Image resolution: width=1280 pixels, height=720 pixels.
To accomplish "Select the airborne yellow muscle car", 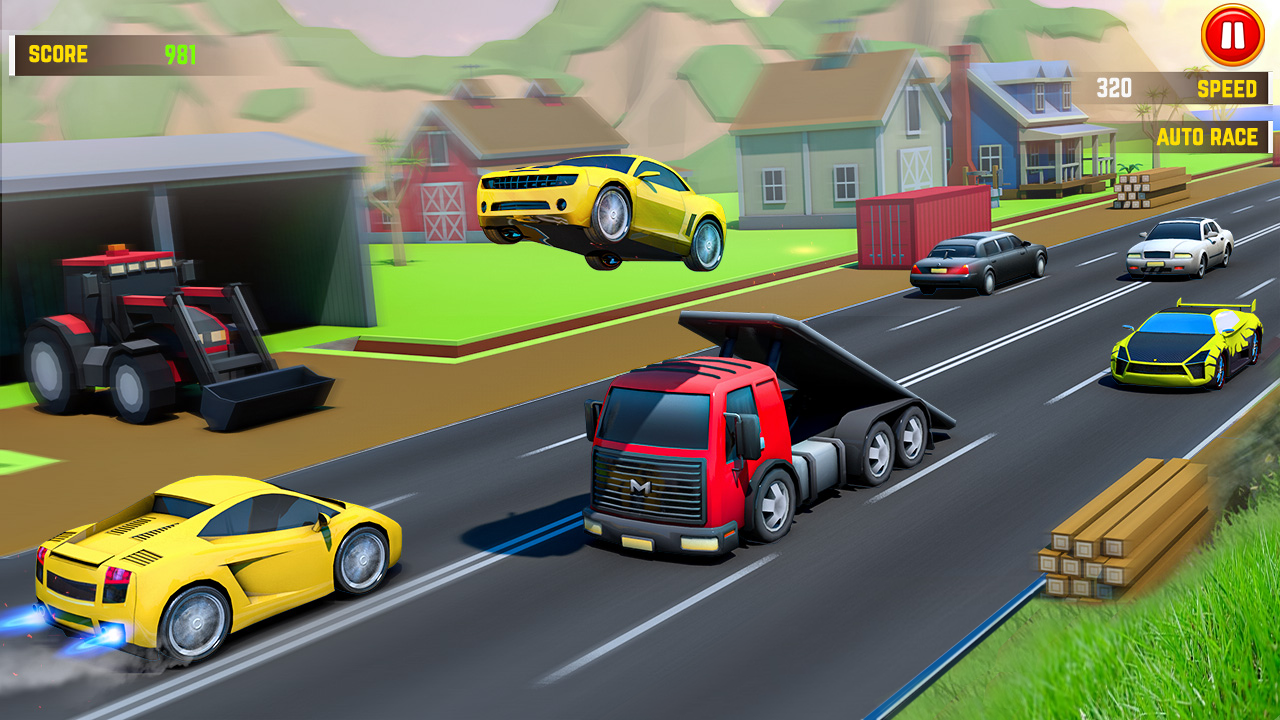I will click(x=600, y=200).
